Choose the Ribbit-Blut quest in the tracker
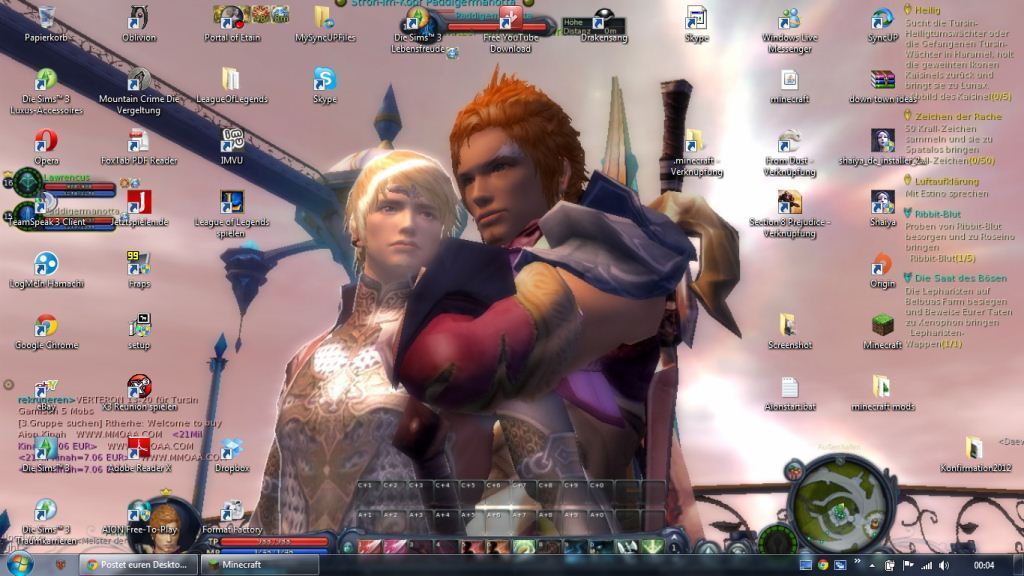The image size is (1024, 576). [x=937, y=213]
